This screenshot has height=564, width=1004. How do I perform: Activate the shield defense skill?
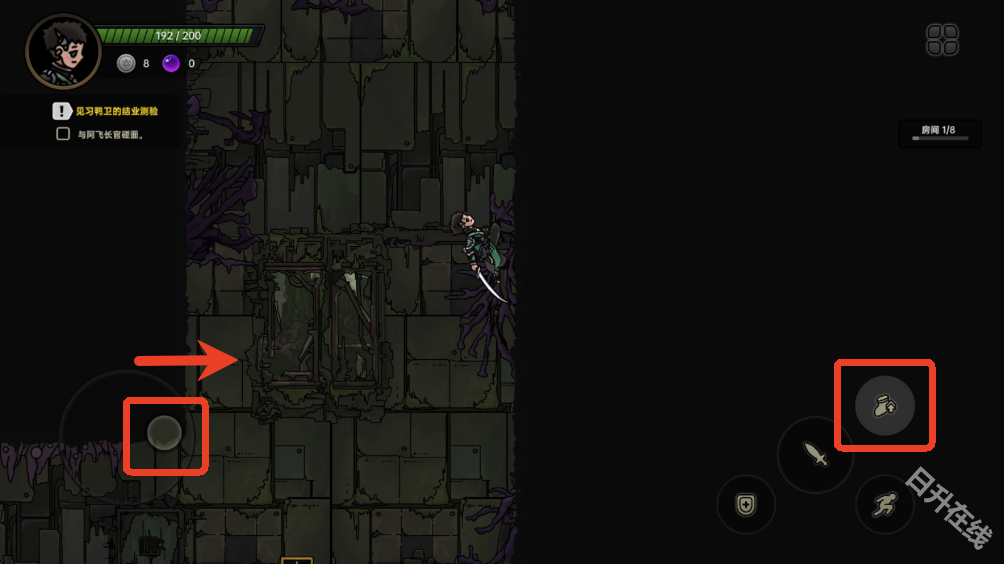(746, 504)
